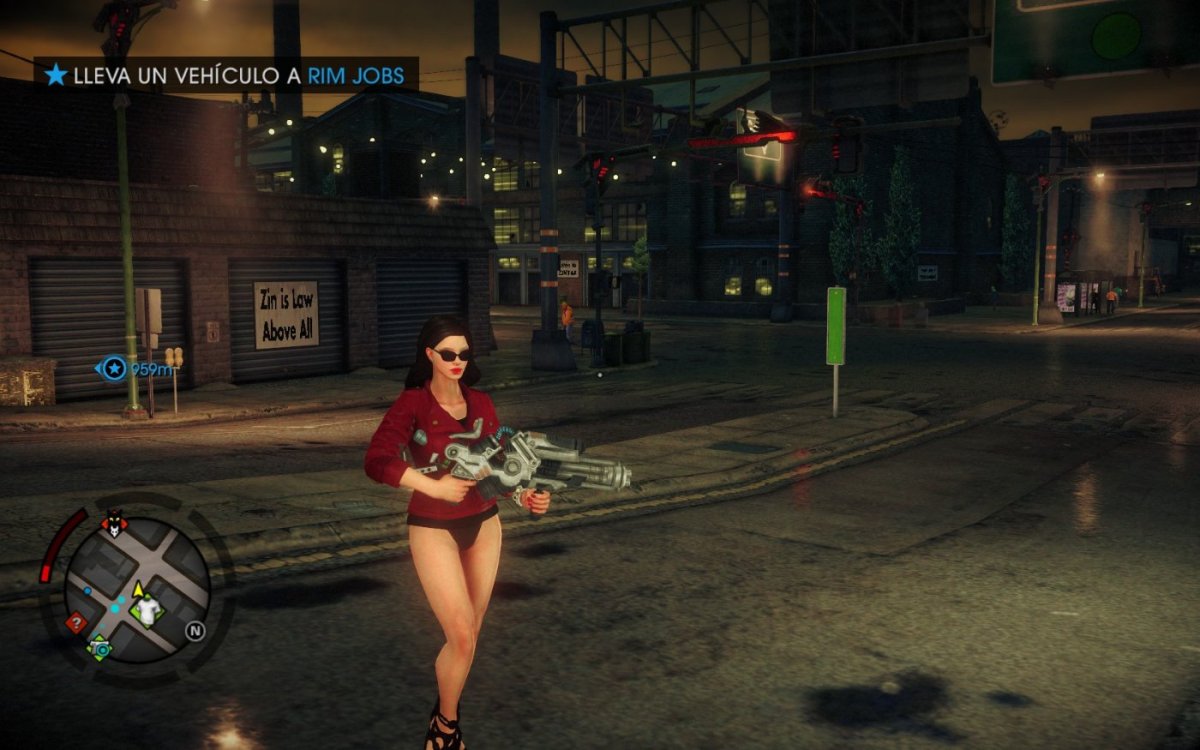Select the 959m waypoint star marker
Viewport: 1200px width, 750px height.
[115, 370]
